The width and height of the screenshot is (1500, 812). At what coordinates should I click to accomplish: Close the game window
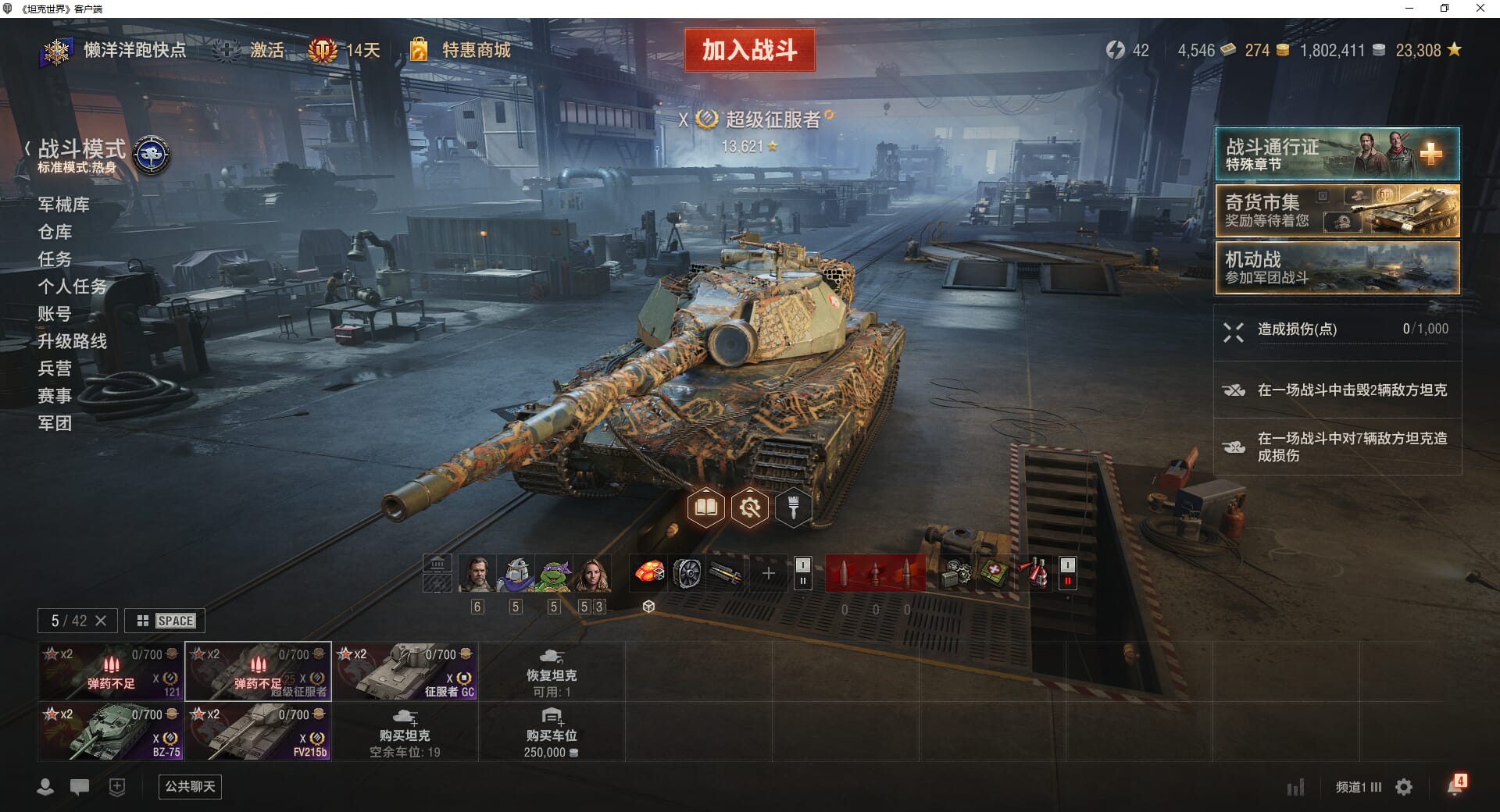1480,9
